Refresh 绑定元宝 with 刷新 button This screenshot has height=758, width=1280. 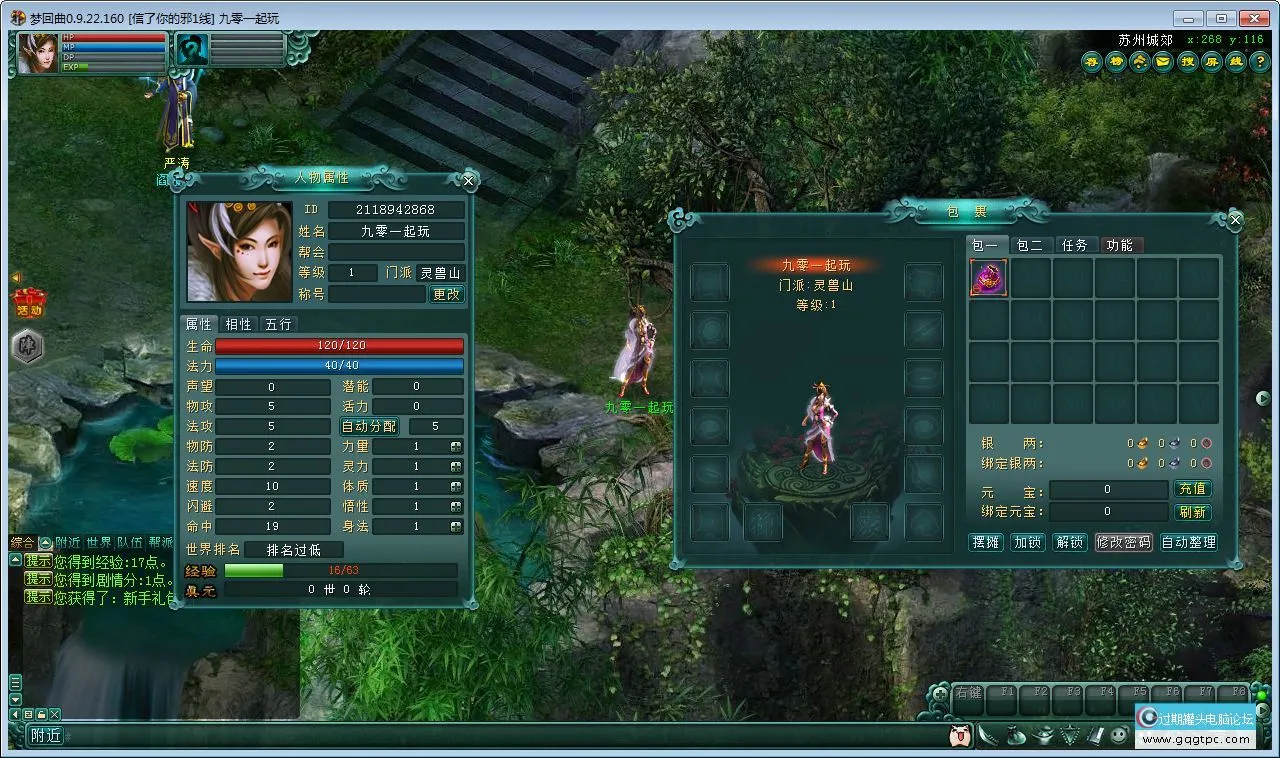coord(1192,512)
